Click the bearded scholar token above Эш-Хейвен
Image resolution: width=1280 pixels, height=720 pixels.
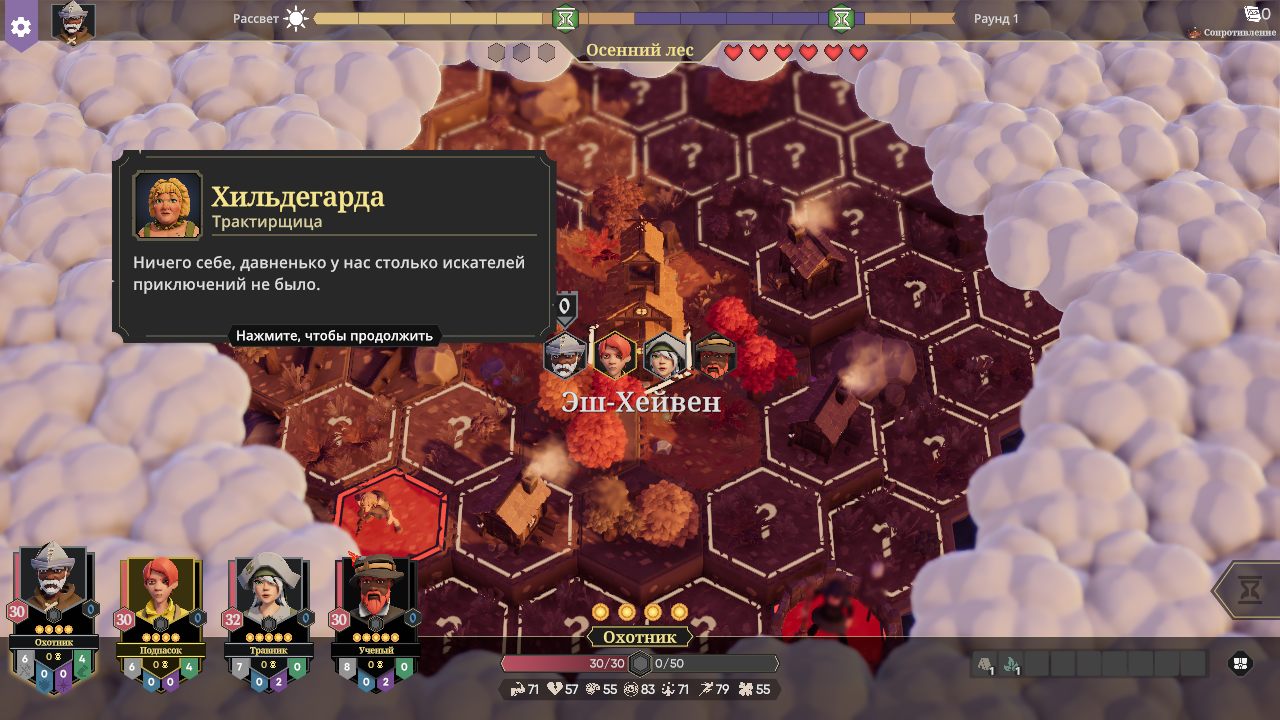(x=715, y=356)
